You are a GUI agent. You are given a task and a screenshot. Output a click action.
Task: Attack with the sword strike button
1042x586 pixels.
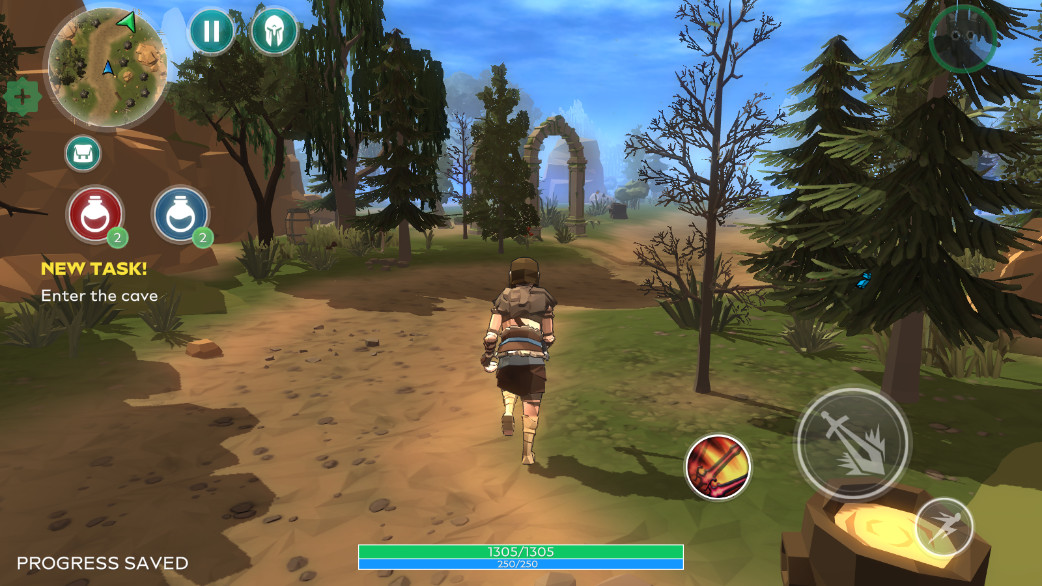pos(852,441)
